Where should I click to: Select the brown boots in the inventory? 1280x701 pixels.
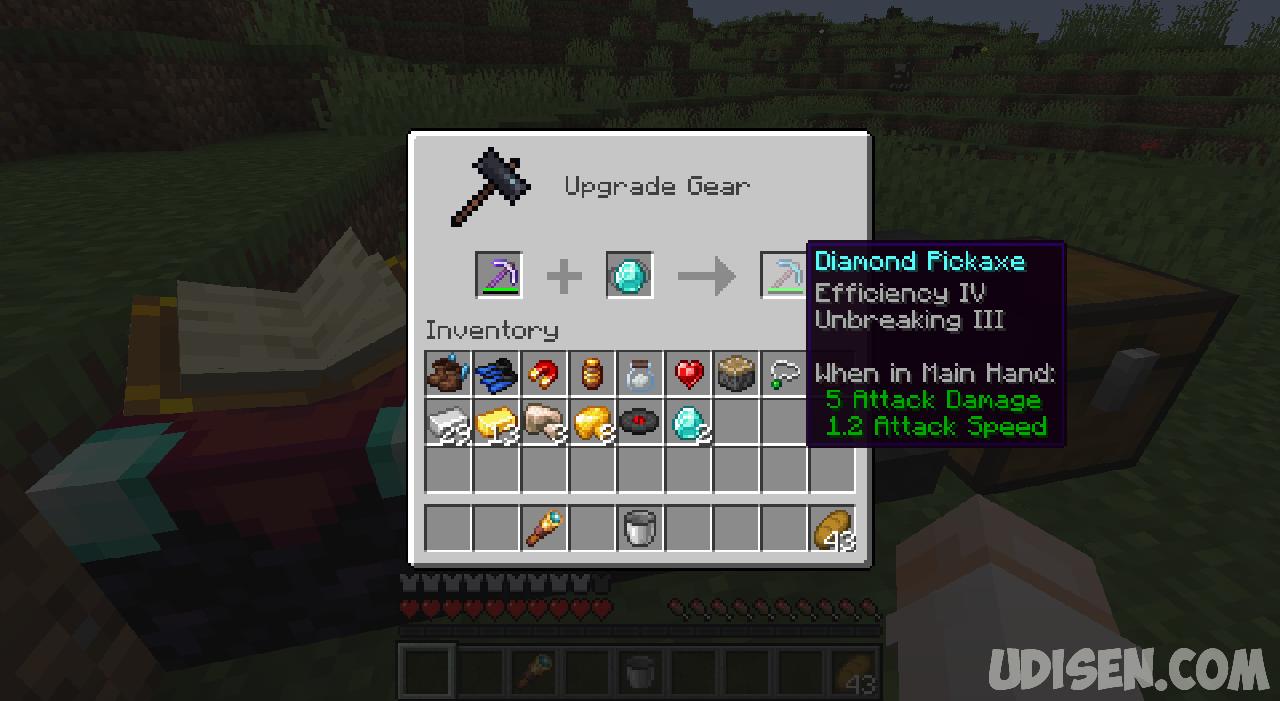(x=448, y=374)
